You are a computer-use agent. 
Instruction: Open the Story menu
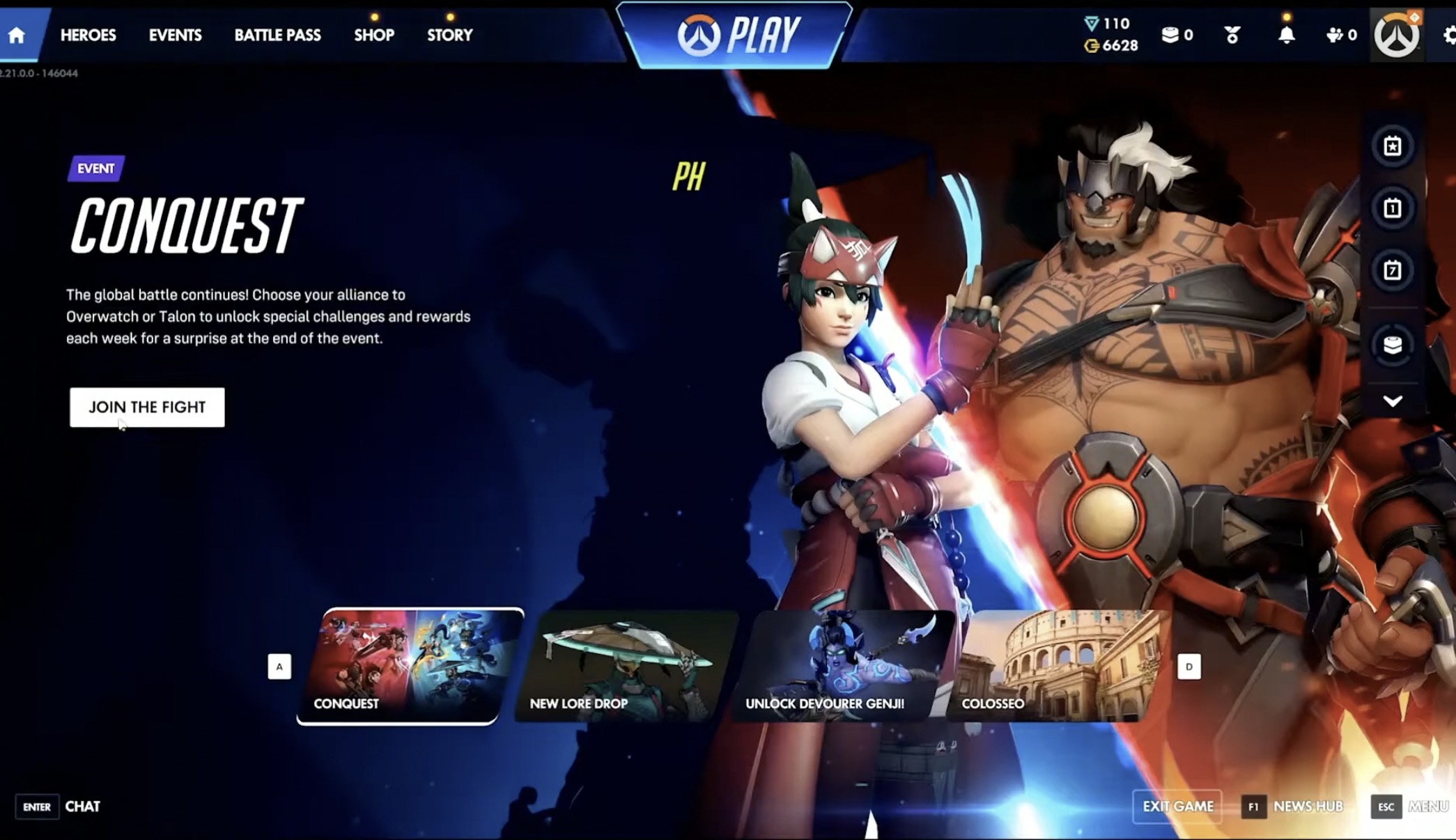click(x=449, y=35)
